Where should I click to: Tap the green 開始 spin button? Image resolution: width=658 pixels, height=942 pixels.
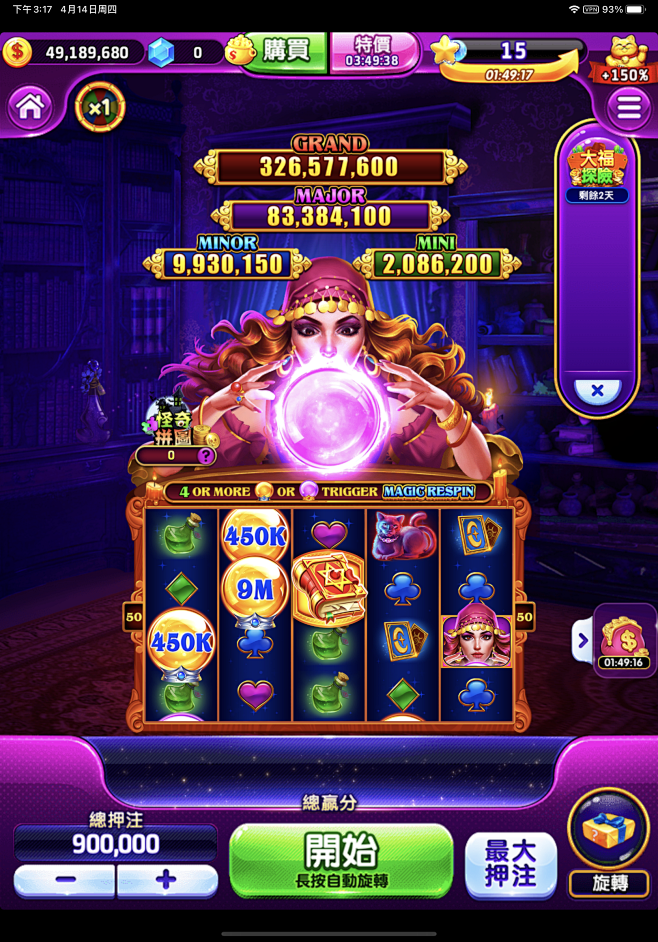point(341,860)
